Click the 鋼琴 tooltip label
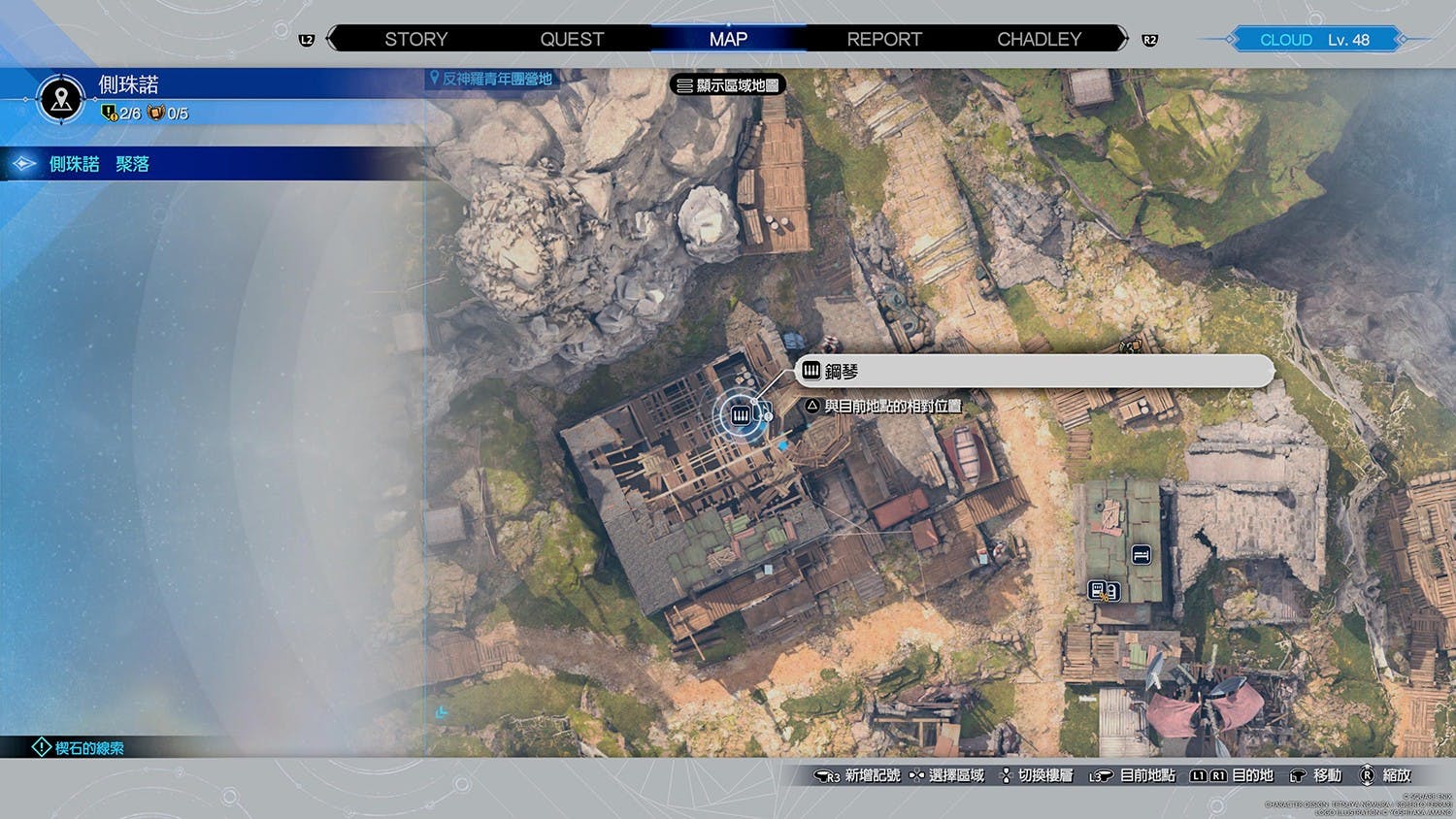Screen dimensions: 1456x819 (x=1034, y=371)
